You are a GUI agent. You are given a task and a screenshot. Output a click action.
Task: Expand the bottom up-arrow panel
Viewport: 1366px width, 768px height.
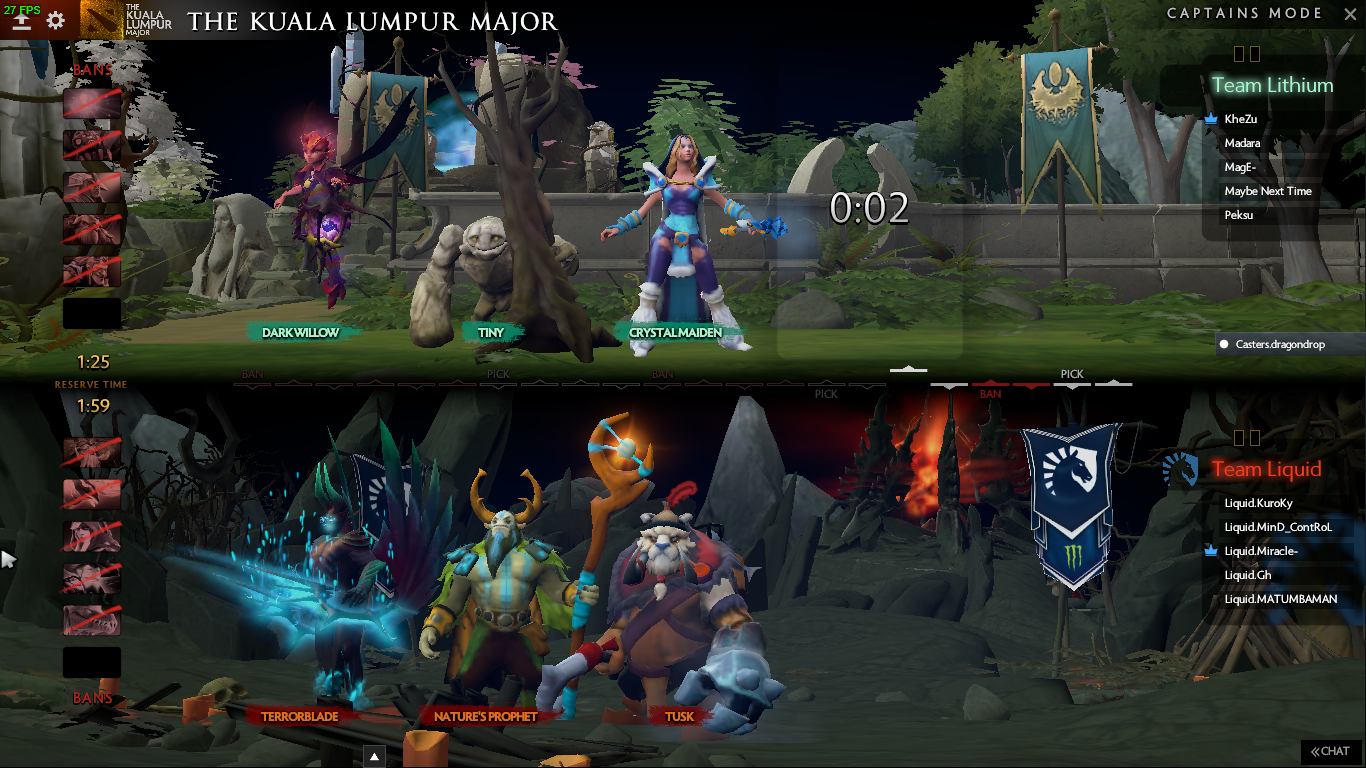(x=374, y=756)
